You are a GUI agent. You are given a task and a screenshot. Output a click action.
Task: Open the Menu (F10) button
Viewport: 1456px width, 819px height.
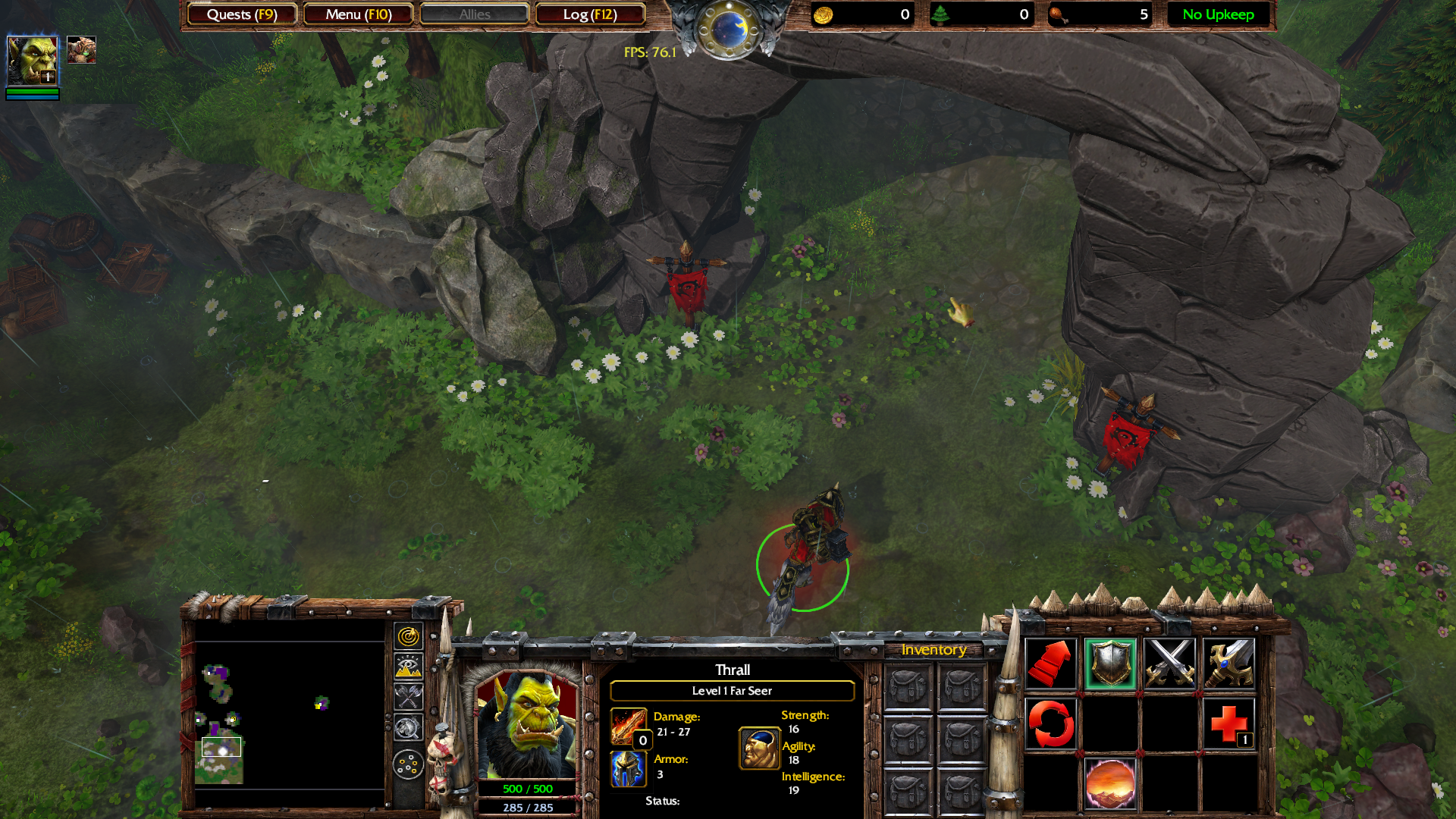click(358, 14)
